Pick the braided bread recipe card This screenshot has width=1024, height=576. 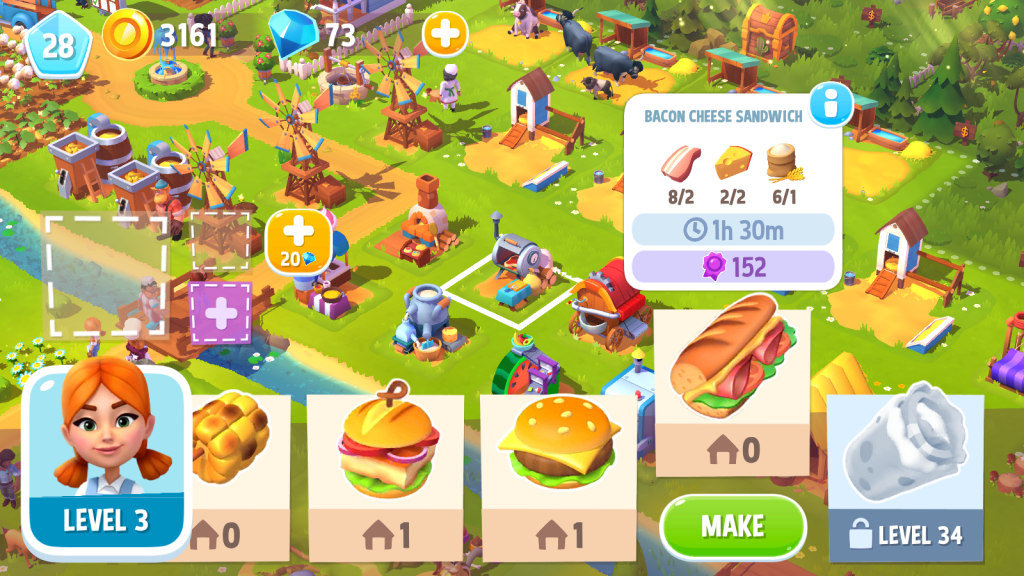235,475
